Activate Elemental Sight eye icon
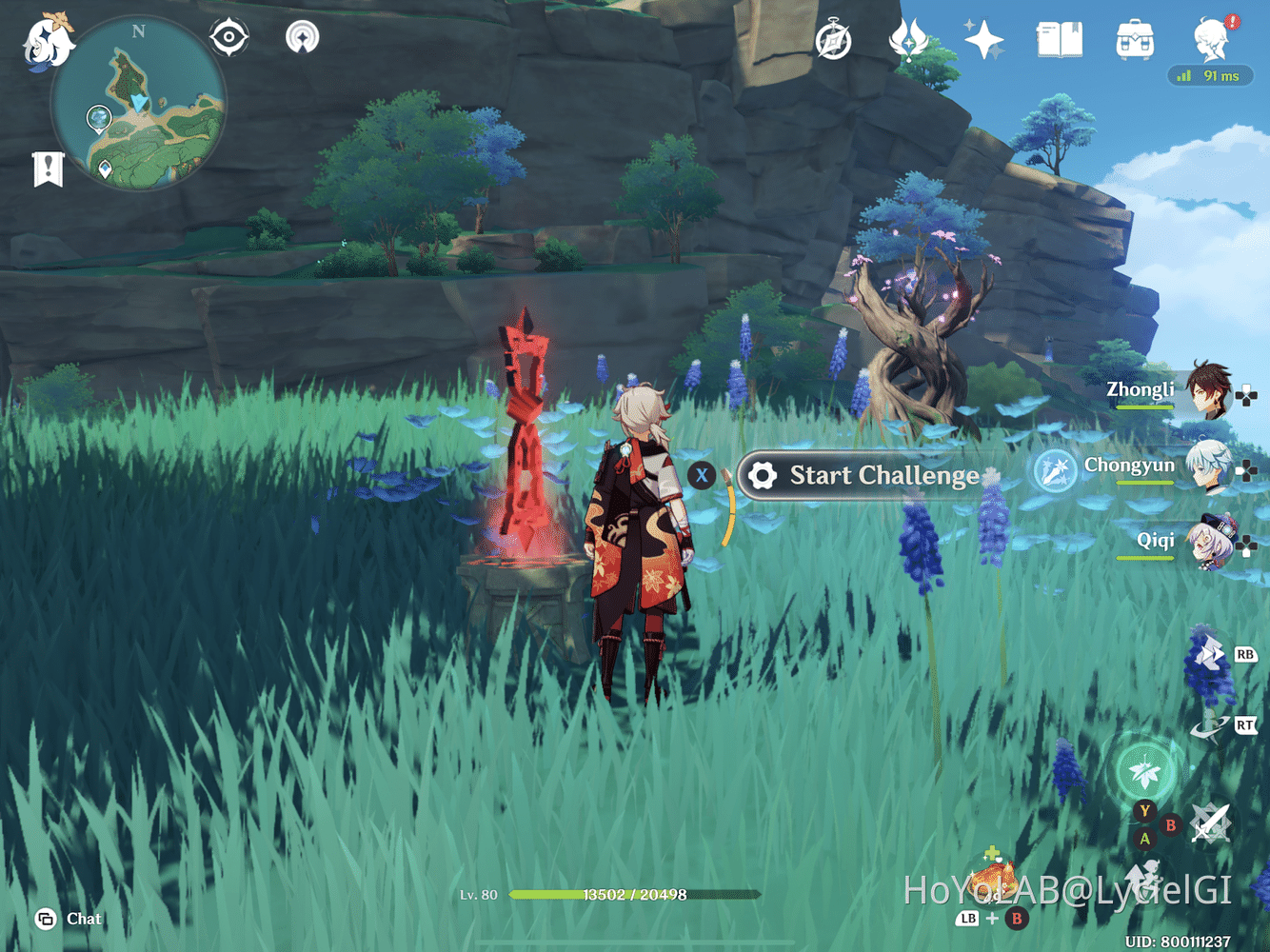The image size is (1270, 952). [228, 38]
